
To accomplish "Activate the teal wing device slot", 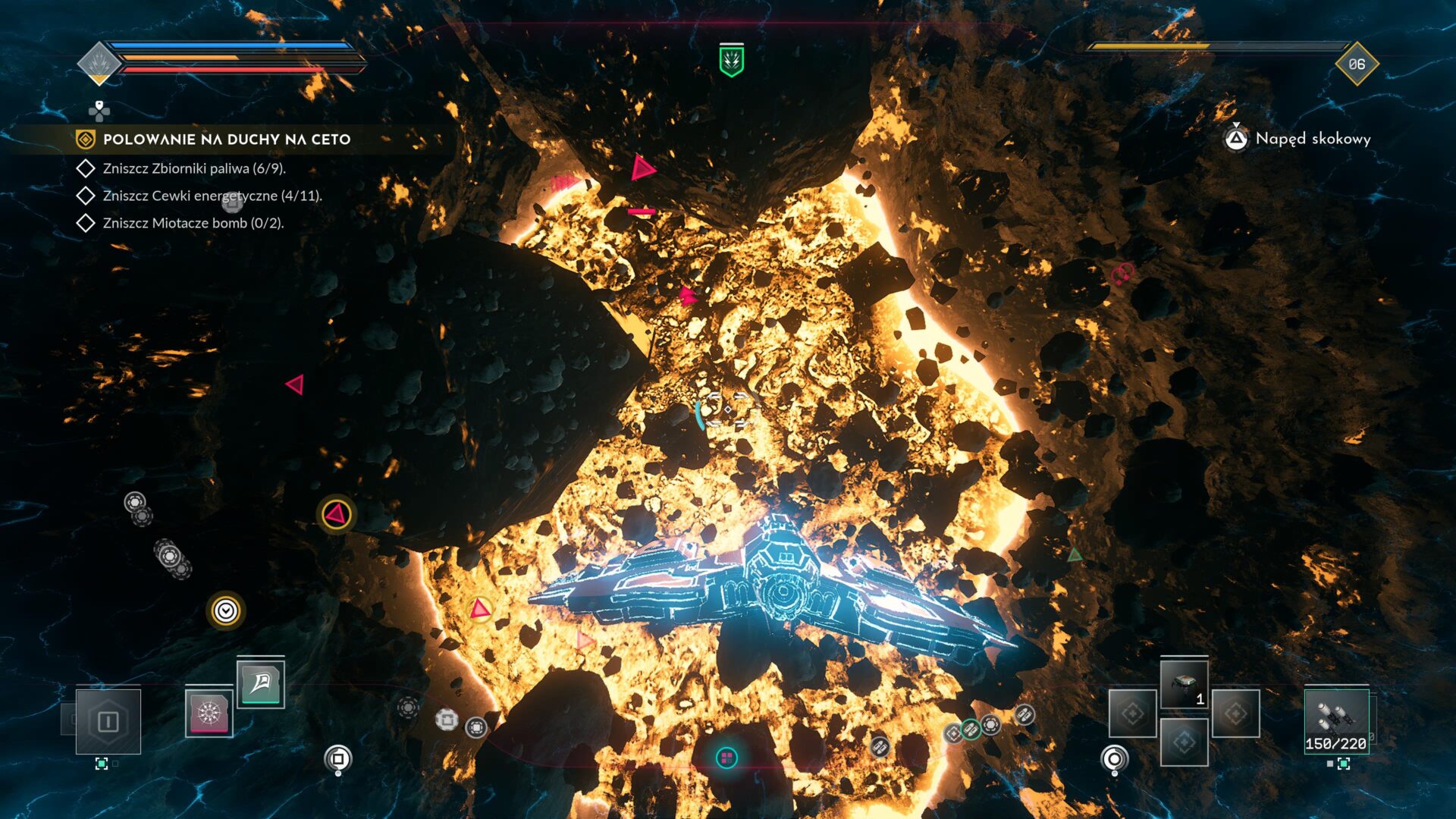I will 261,683.
